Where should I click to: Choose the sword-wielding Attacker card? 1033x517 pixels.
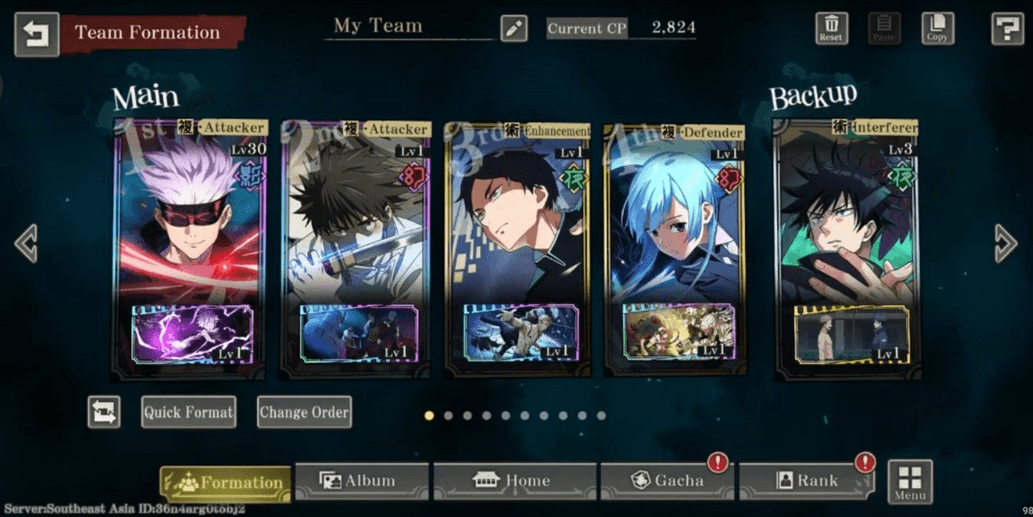click(x=355, y=247)
